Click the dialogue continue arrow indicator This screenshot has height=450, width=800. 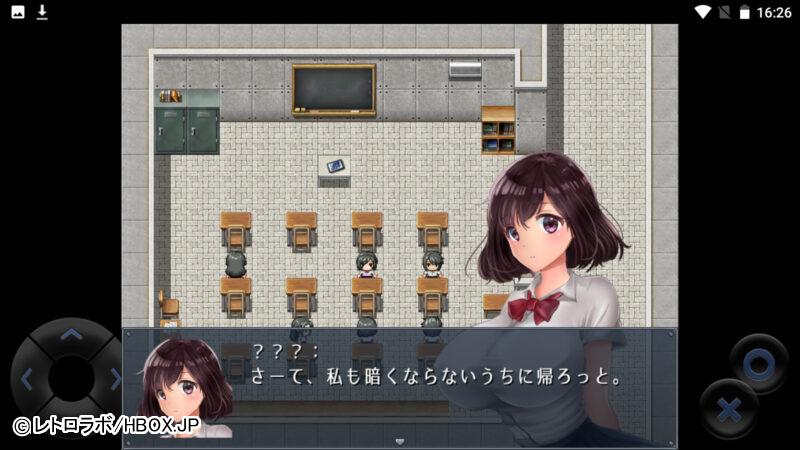click(x=400, y=440)
